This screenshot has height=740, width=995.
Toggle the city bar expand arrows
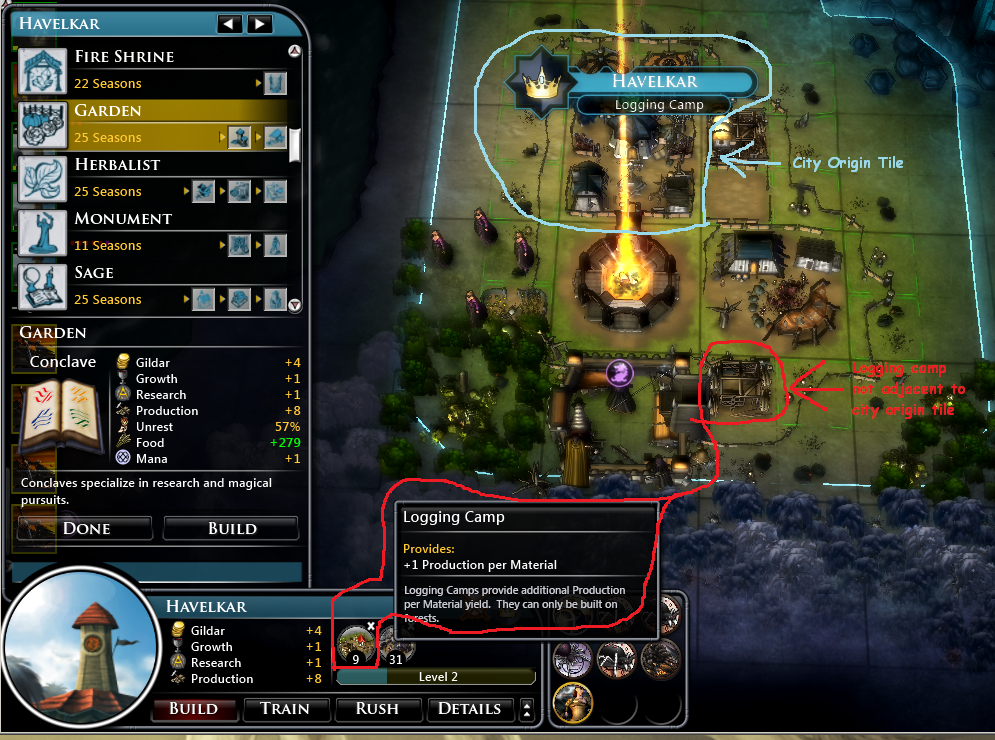[527, 709]
